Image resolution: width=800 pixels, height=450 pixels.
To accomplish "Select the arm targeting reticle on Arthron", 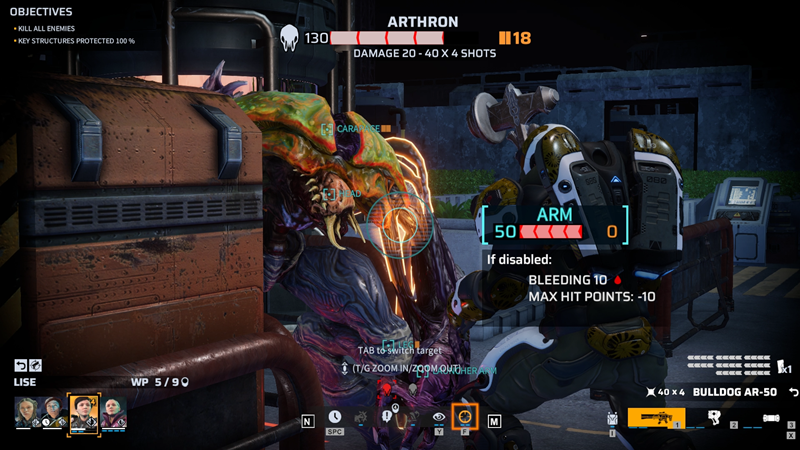I will 400,219.
